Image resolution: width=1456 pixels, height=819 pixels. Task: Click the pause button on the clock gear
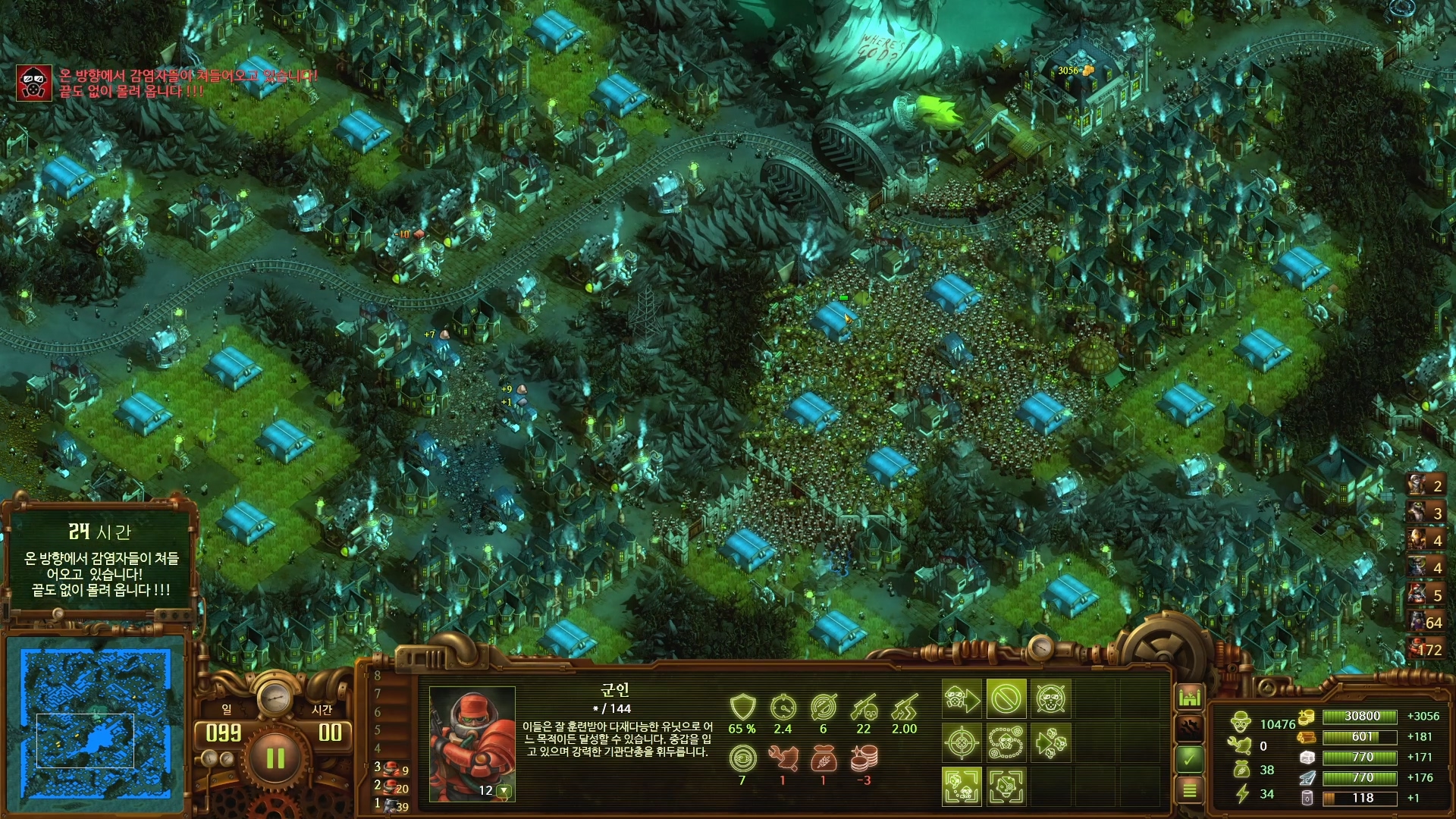(x=275, y=758)
